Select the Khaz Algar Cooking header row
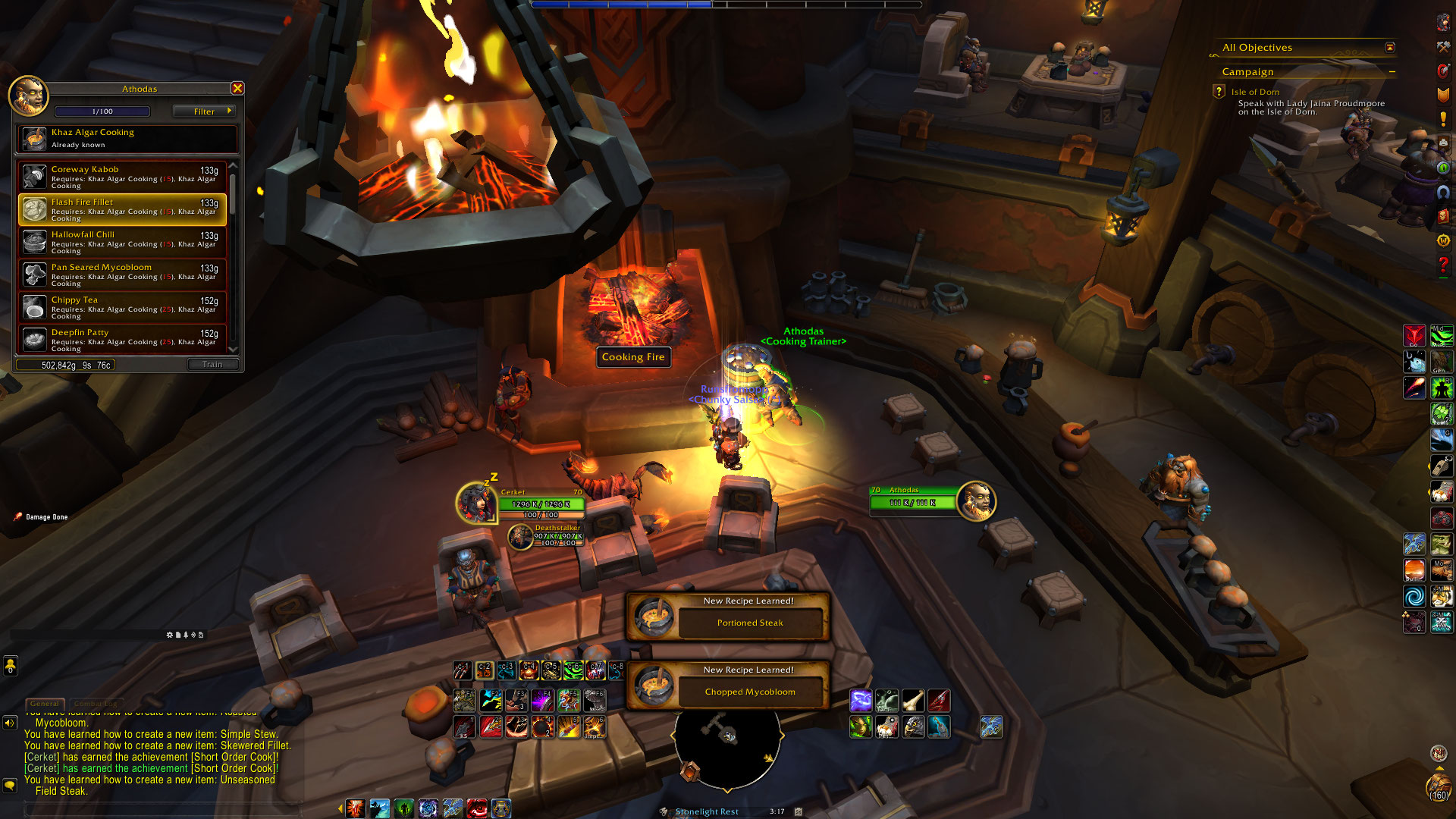 point(127,138)
